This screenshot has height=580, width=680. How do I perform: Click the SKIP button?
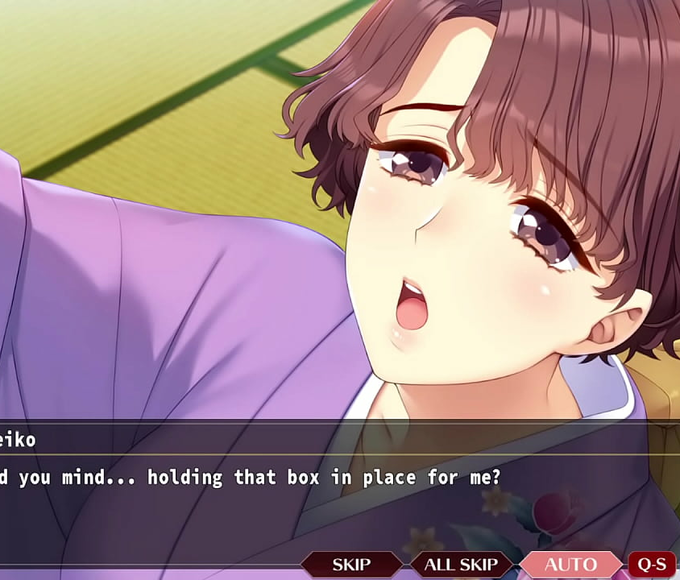click(x=351, y=565)
